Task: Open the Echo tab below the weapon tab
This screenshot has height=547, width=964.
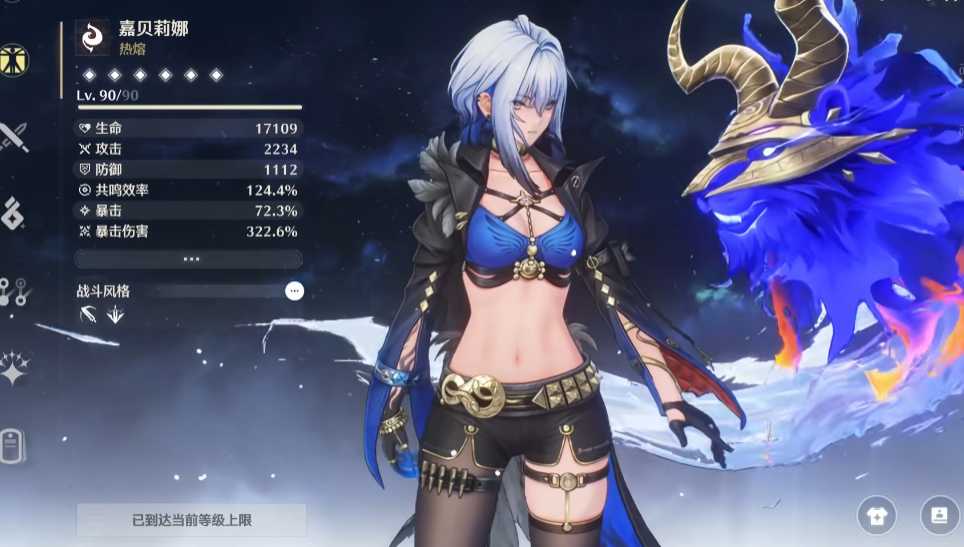Action: [x=13, y=213]
